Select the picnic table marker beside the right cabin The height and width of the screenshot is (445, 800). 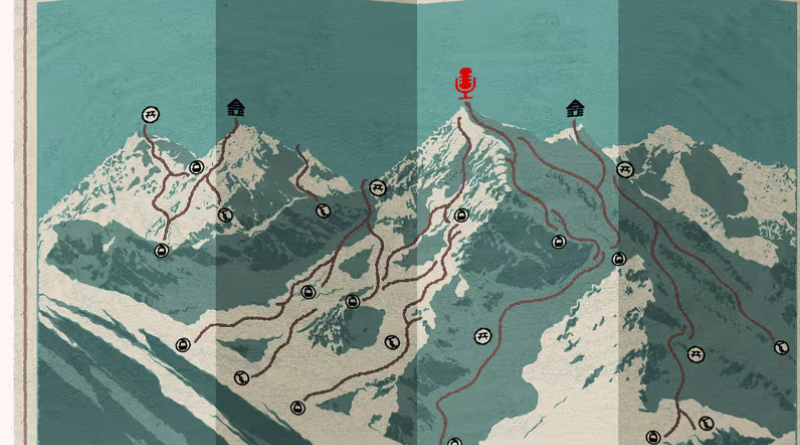tap(625, 170)
